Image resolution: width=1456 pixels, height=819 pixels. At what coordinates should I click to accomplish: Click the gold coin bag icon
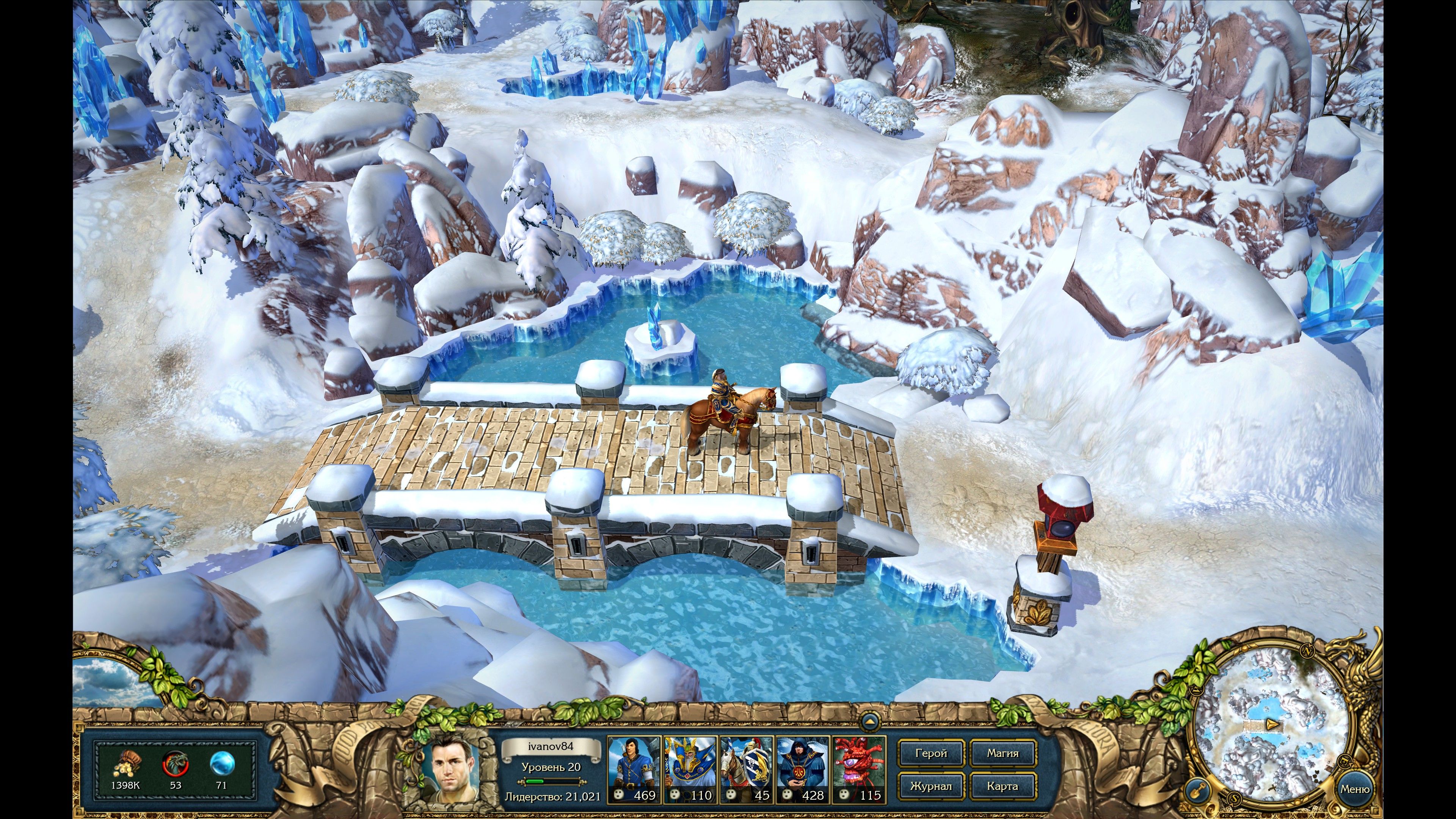pyautogui.click(x=125, y=765)
